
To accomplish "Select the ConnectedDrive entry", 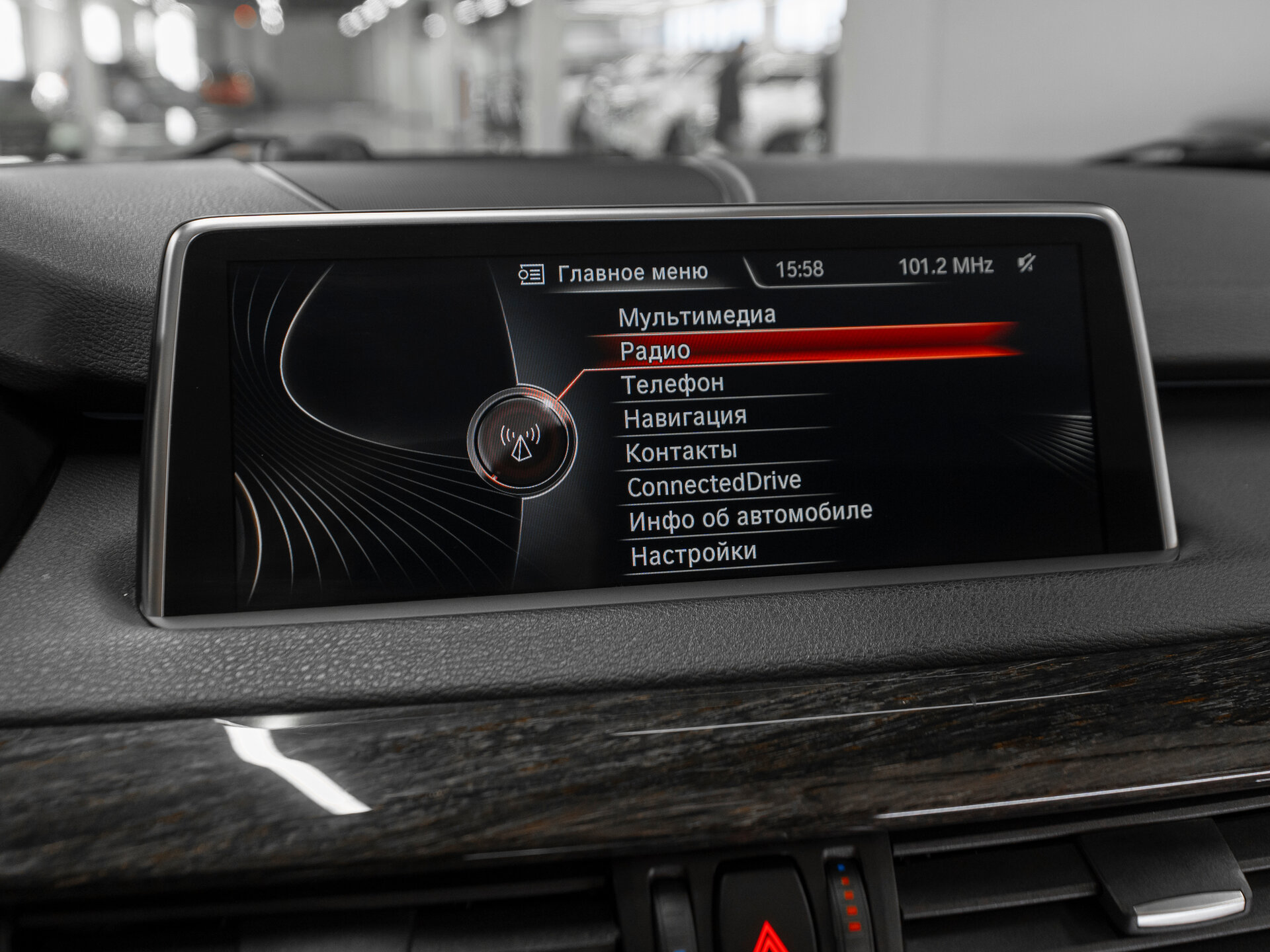I will click(714, 484).
